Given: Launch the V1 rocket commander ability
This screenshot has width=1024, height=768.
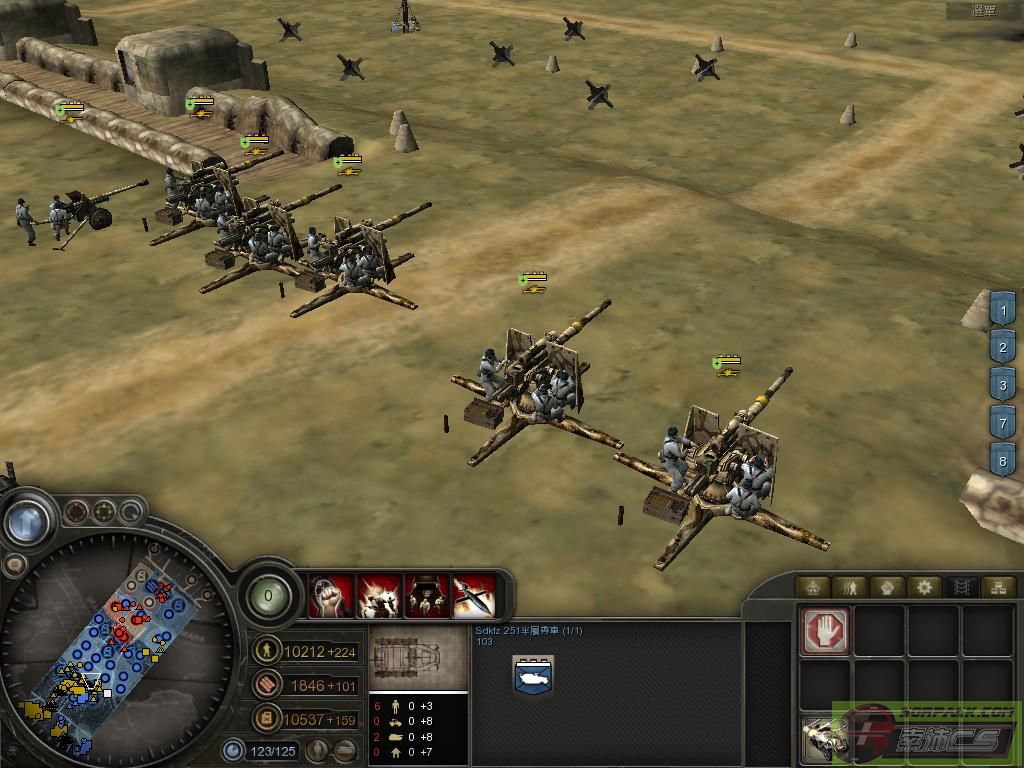Looking at the screenshot, I should click(474, 597).
